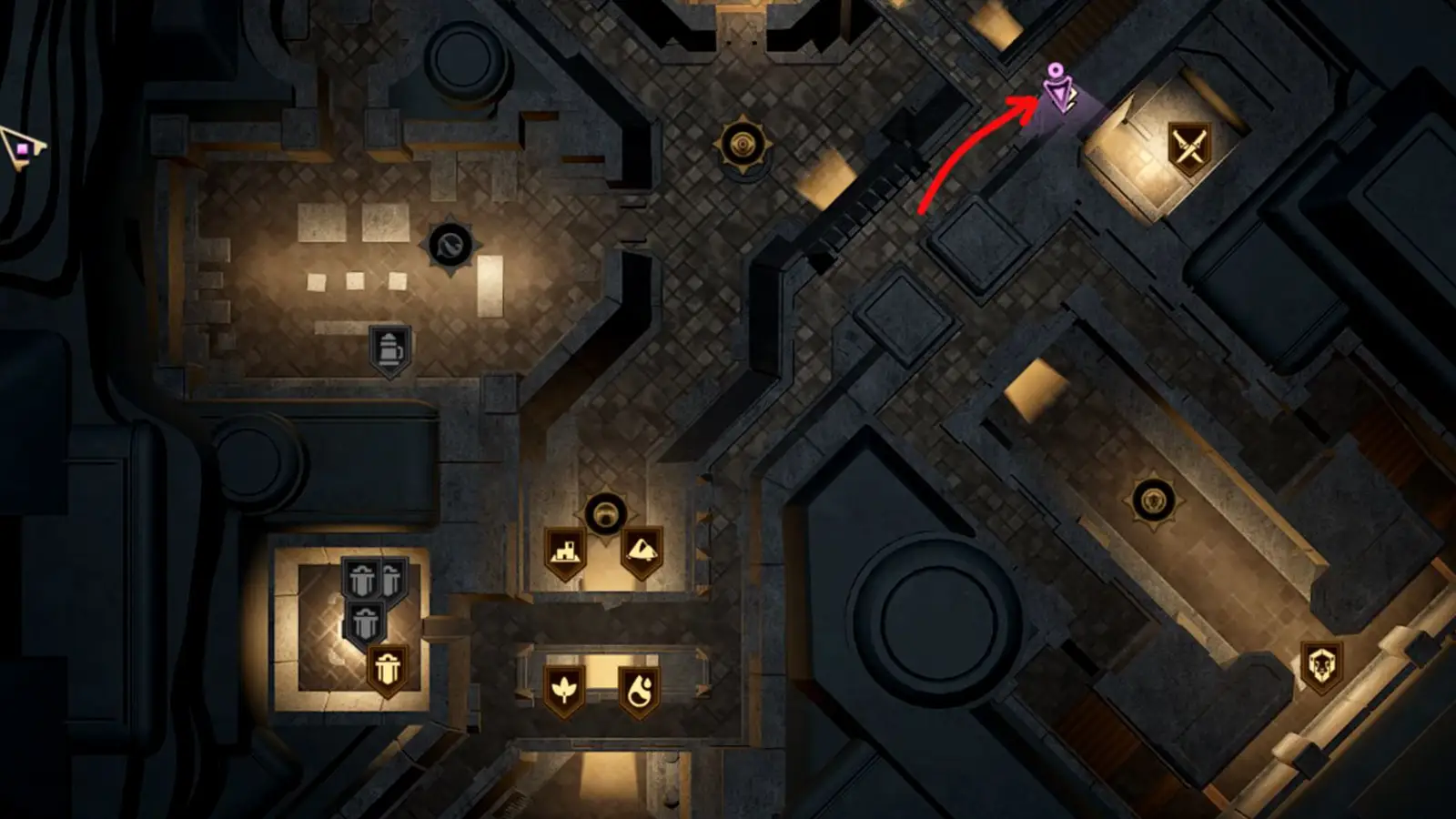Click the grey speech bubble marker

[450, 245]
